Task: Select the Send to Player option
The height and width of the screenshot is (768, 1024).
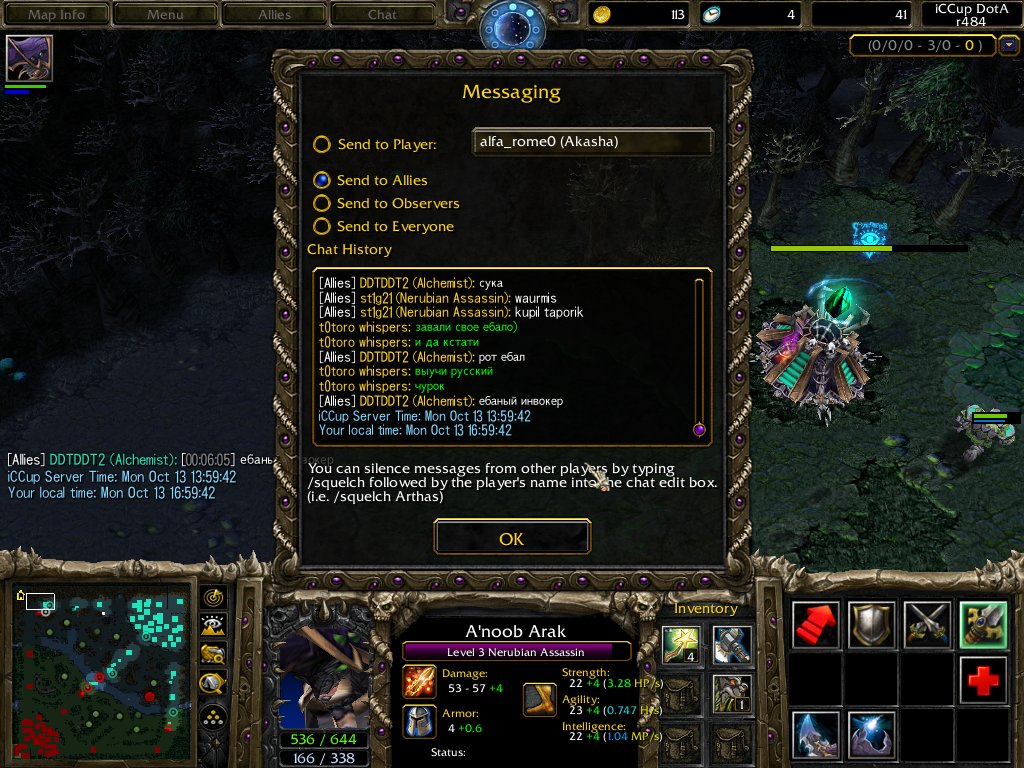Action: tap(322, 144)
